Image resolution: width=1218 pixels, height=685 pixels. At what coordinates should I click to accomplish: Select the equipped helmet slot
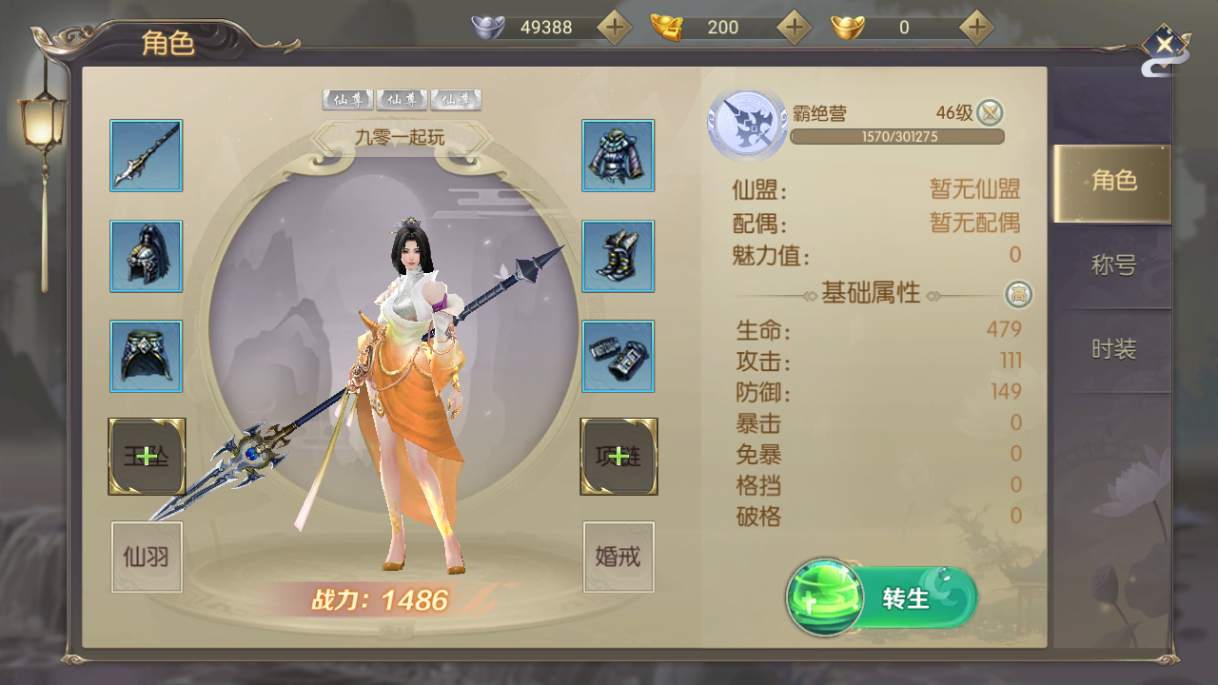146,256
